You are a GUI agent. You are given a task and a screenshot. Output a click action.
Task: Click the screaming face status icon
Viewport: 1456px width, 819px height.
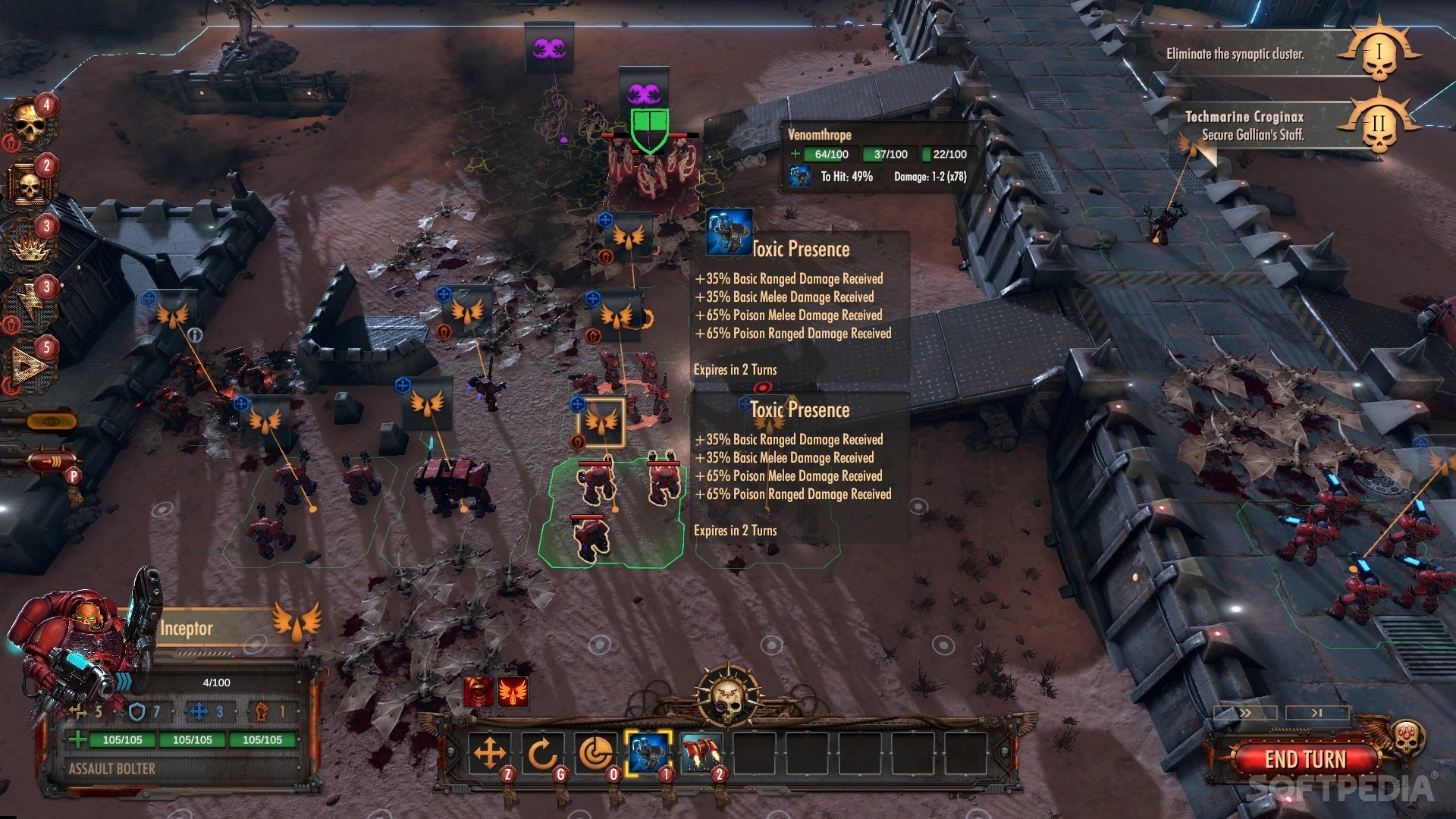479,692
